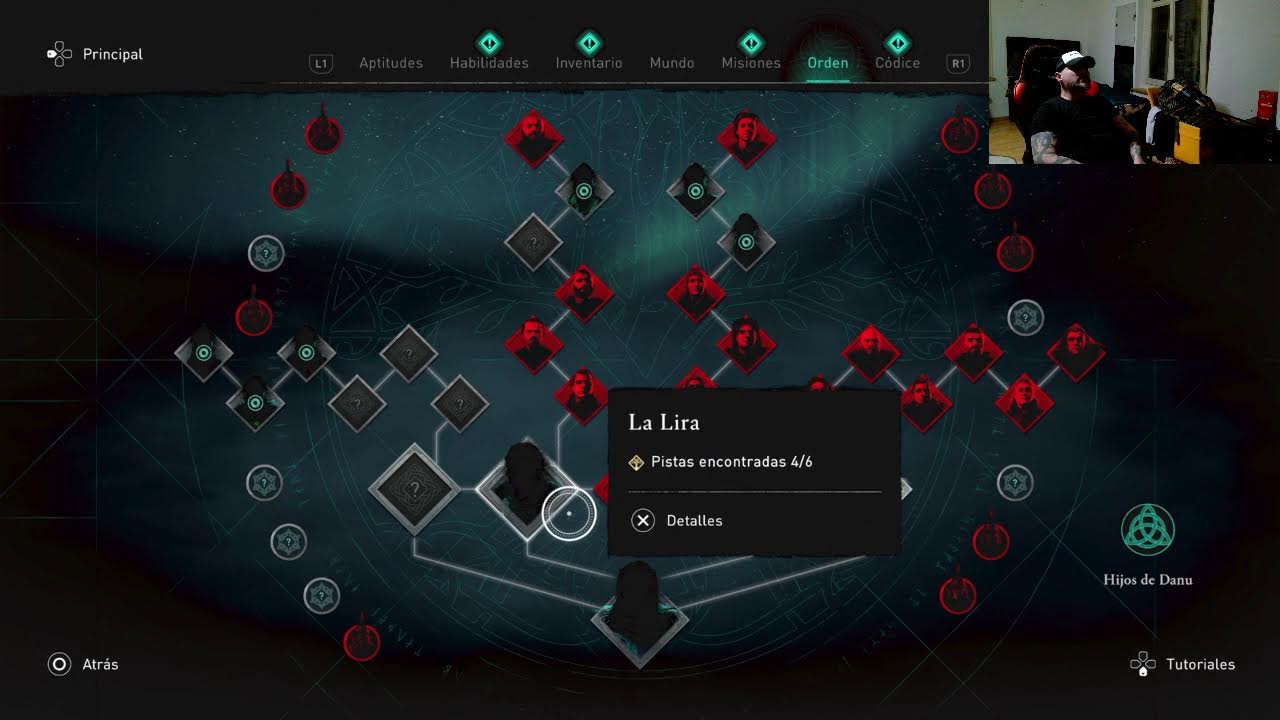Open the Misiones tab
Image resolution: width=1280 pixels, height=720 pixels.
751,63
